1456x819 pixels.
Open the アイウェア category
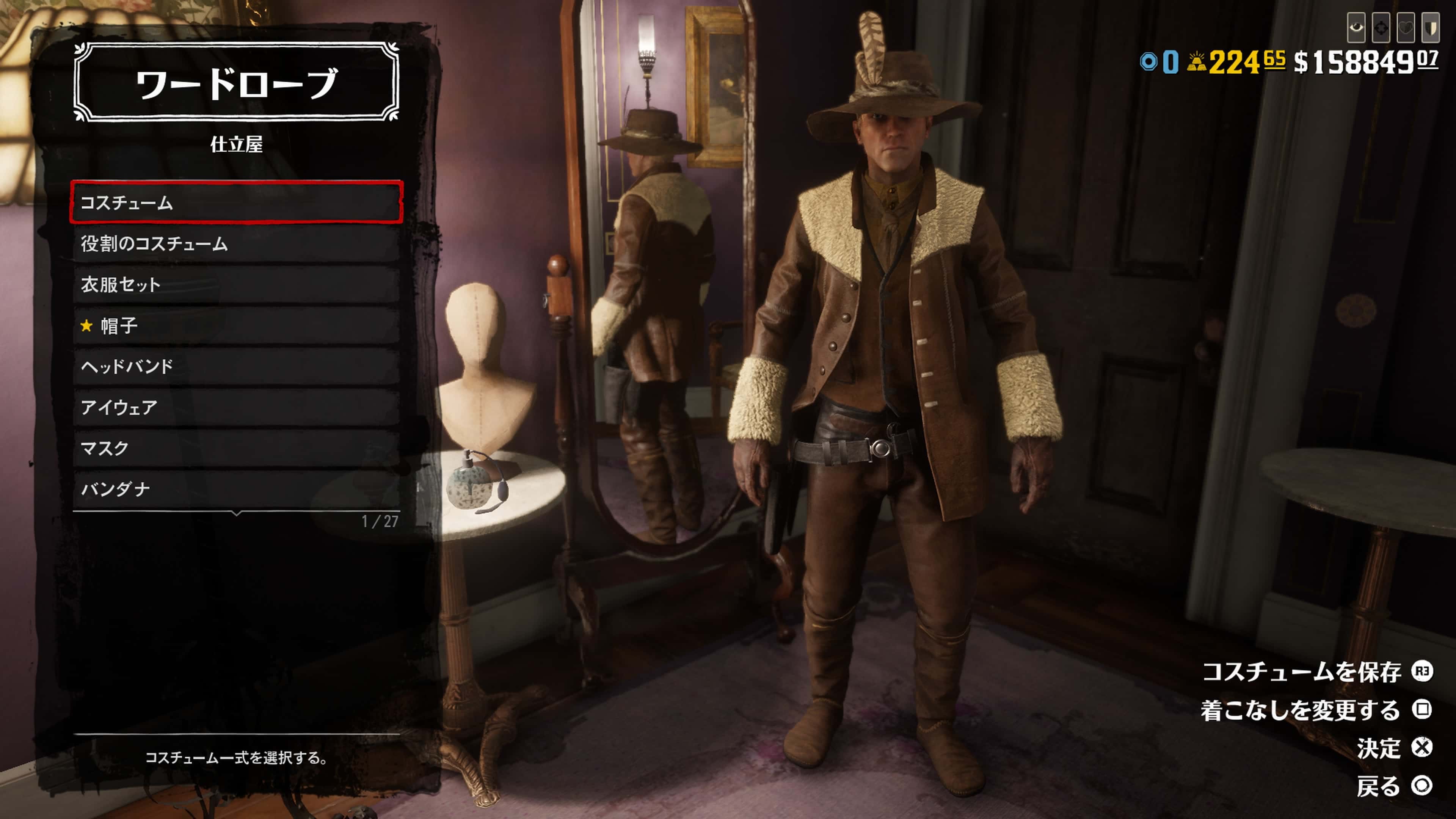pyautogui.click(x=236, y=407)
